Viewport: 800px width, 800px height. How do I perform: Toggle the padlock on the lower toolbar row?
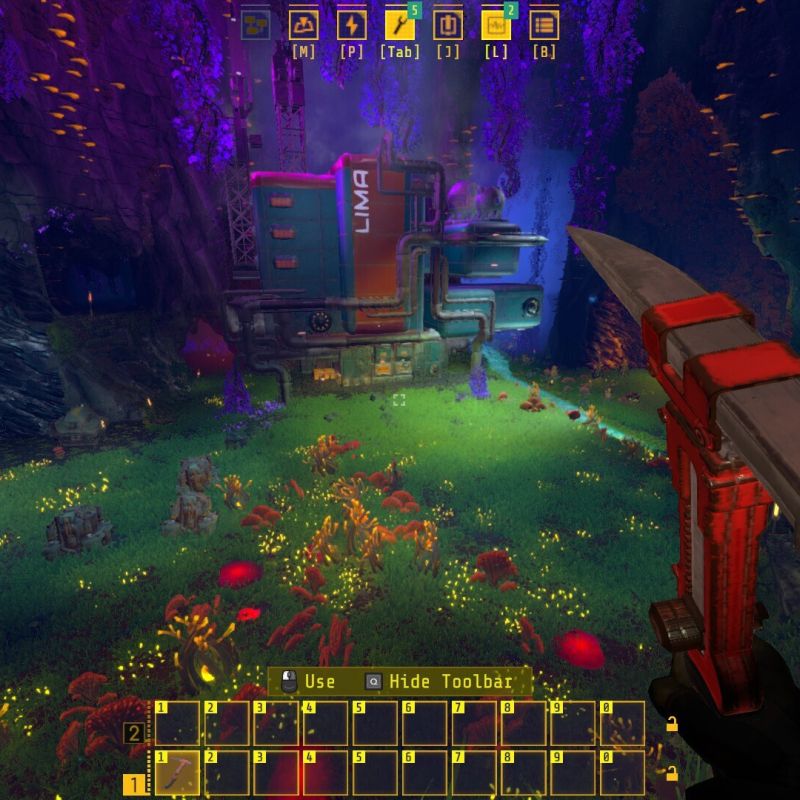[x=672, y=773]
